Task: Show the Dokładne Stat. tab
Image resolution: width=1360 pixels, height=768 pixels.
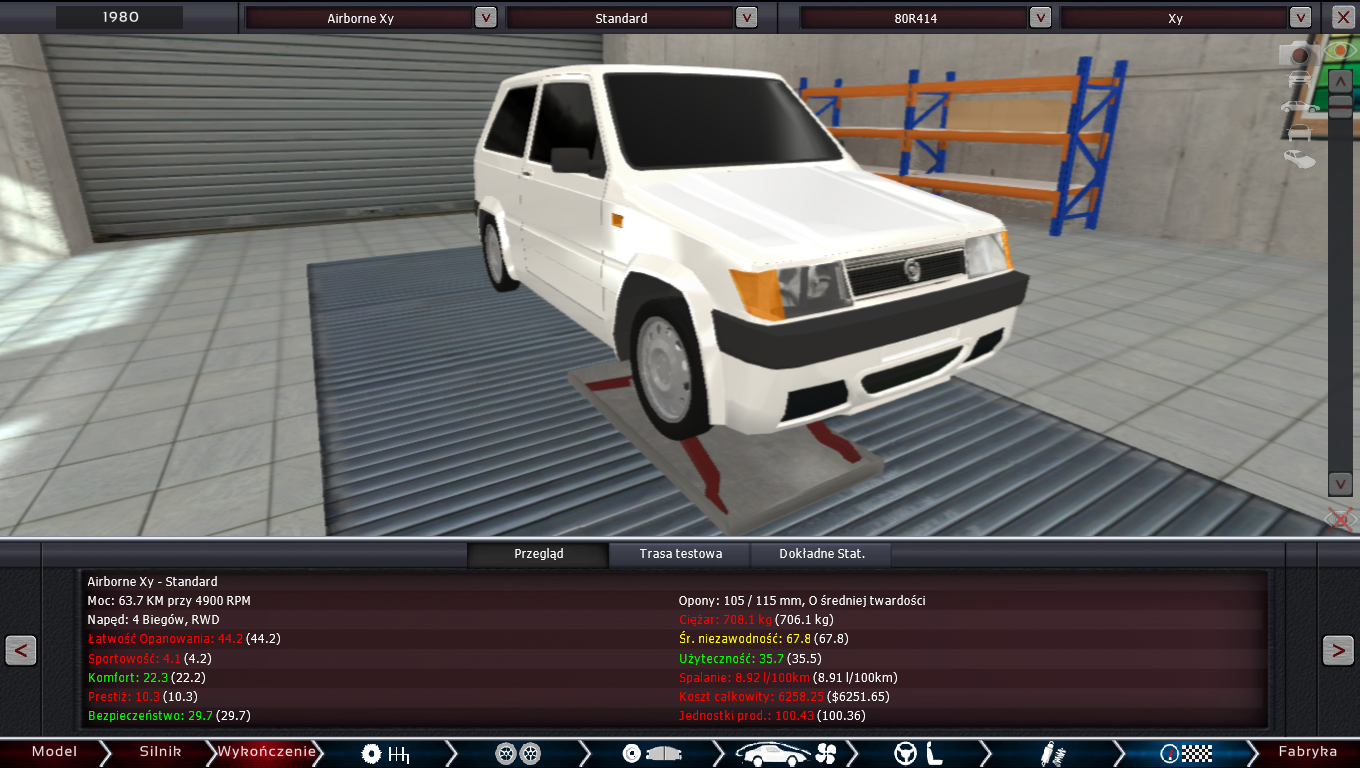Action: [821, 554]
